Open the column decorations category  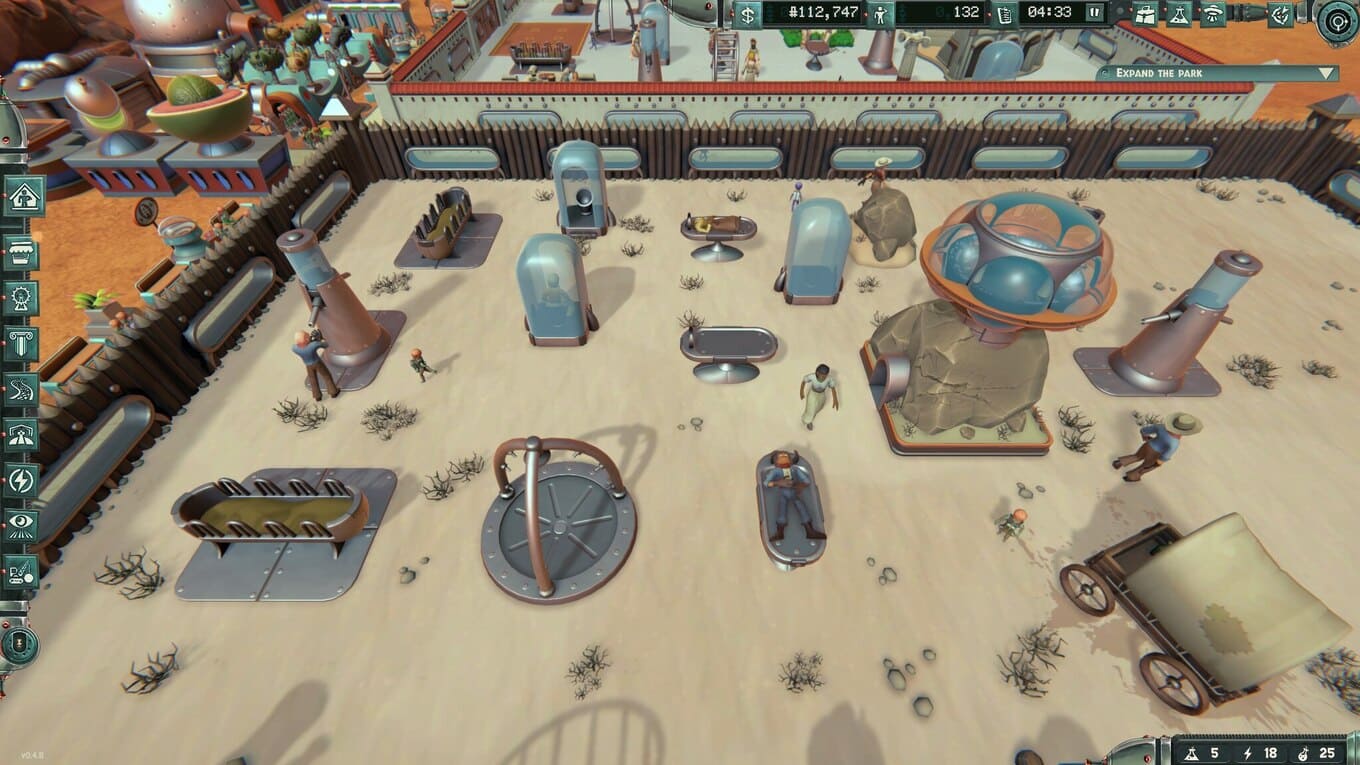pos(20,343)
